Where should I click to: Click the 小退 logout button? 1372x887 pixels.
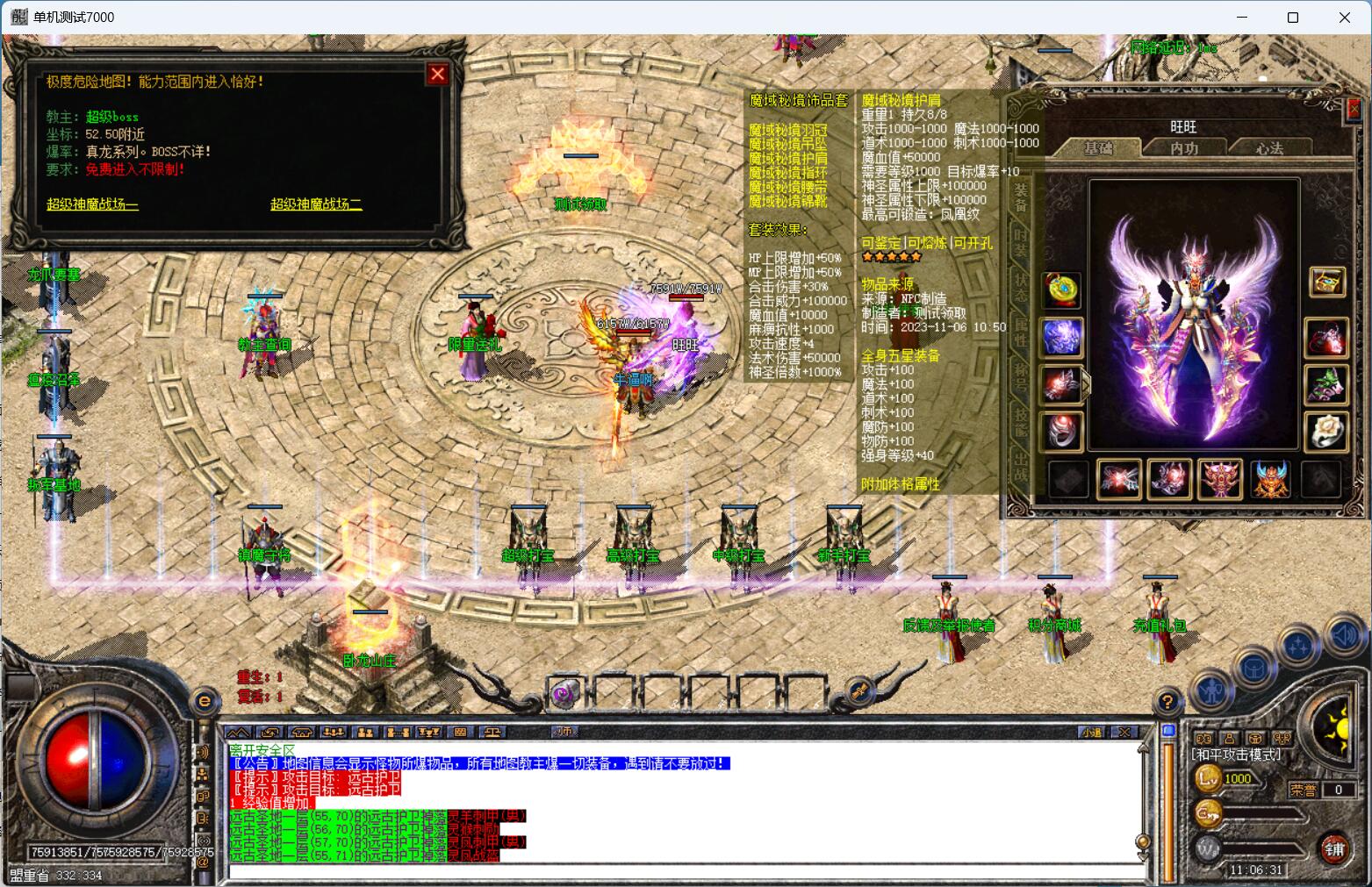(1091, 732)
